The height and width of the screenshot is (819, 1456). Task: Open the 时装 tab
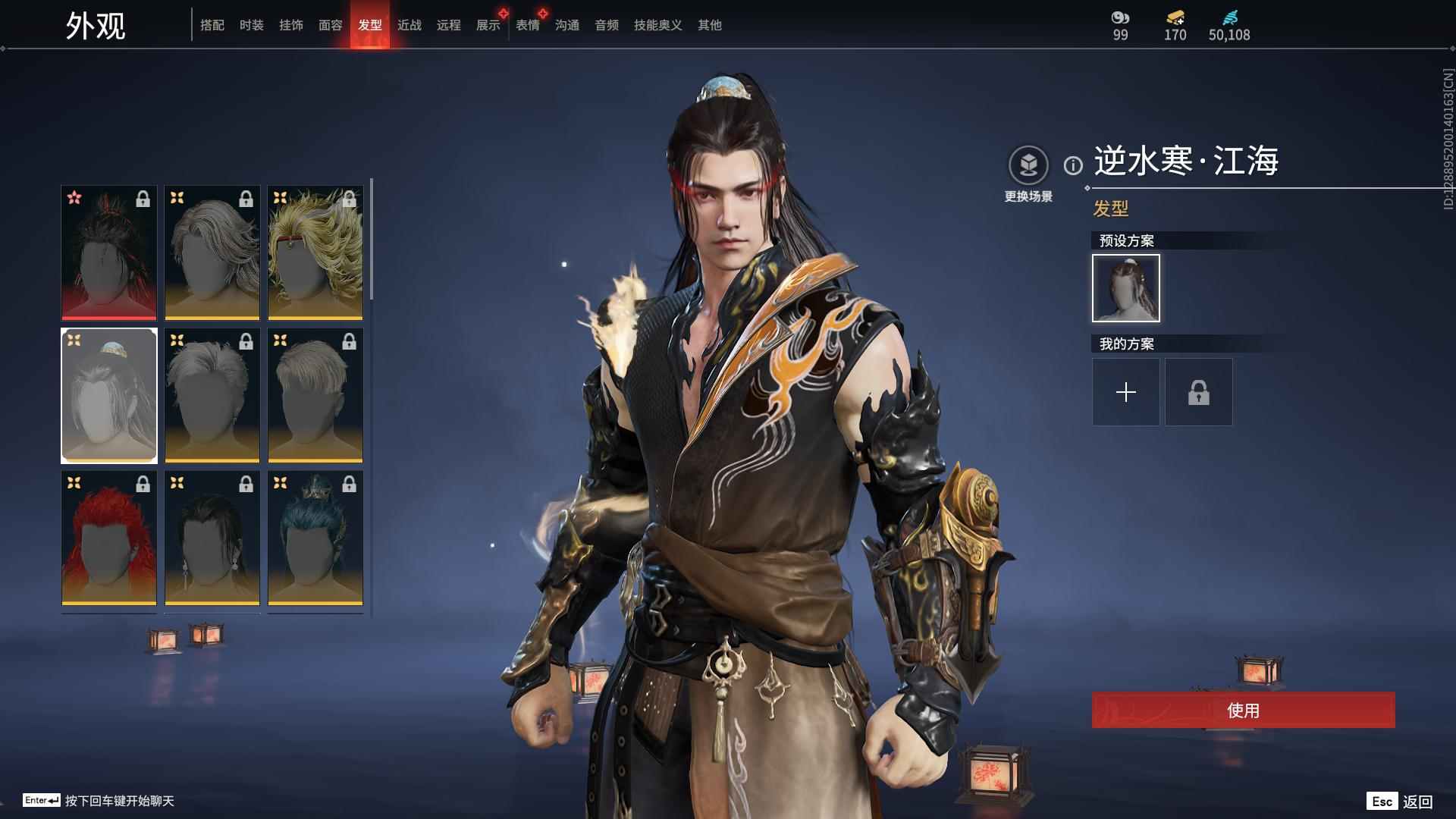pos(252,25)
